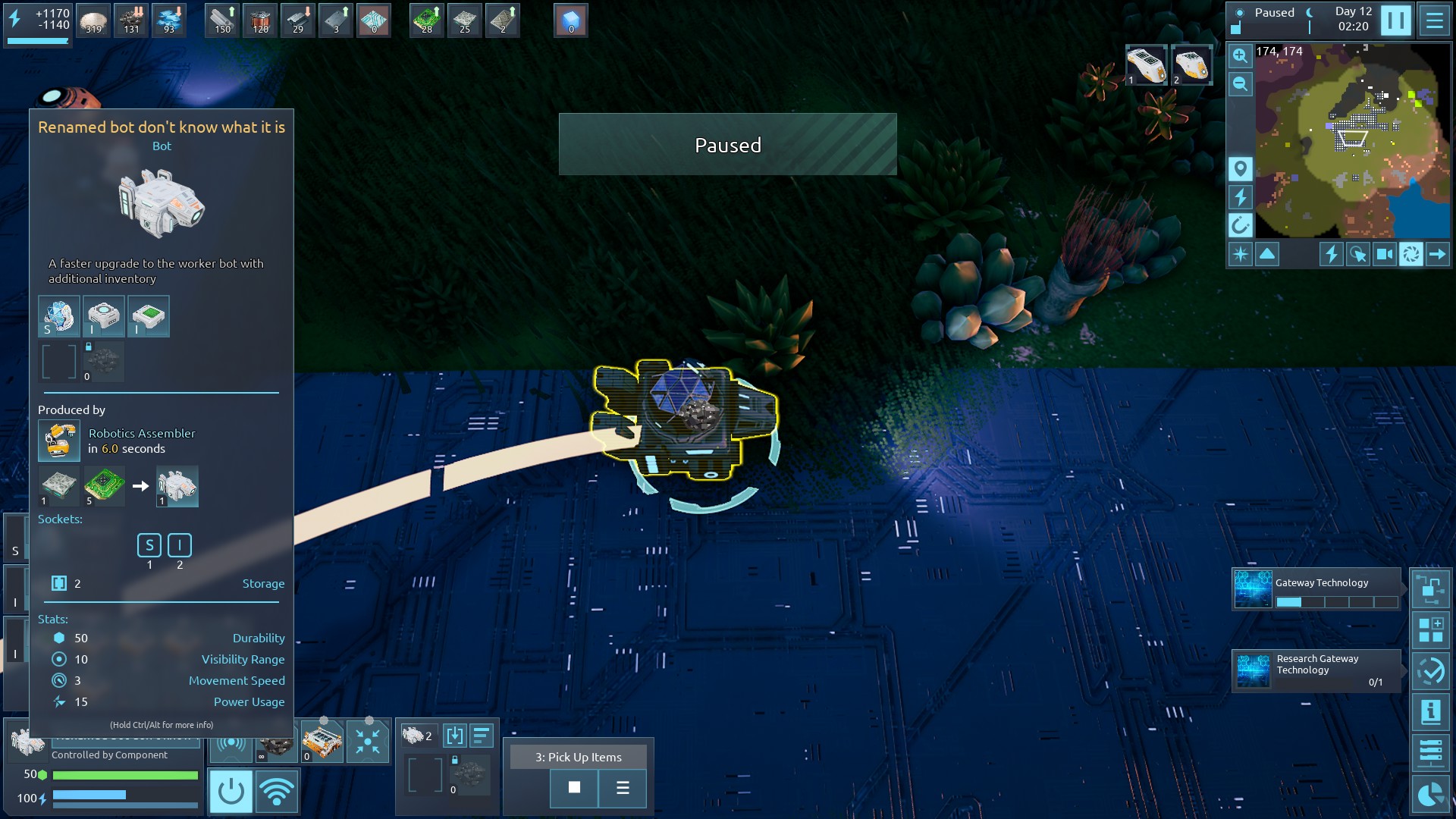Zoom out on the minimap
The image size is (1456, 819).
pos(1240,83)
